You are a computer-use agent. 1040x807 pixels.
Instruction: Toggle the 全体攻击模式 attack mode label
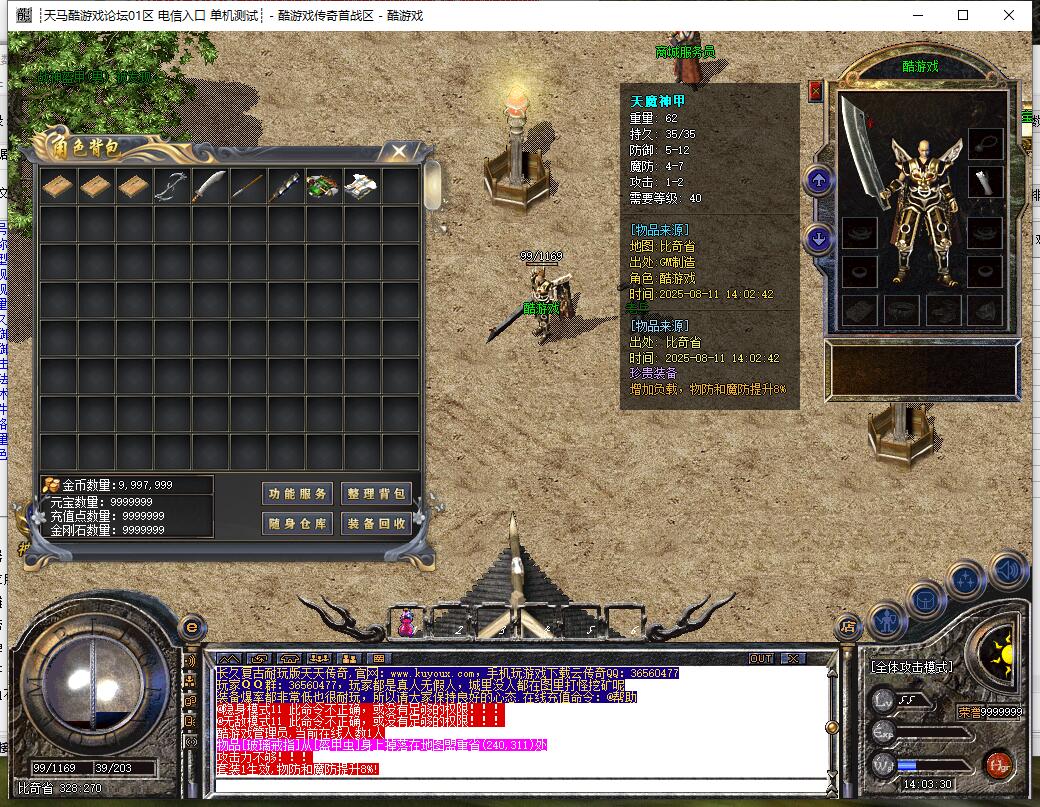(911, 667)
